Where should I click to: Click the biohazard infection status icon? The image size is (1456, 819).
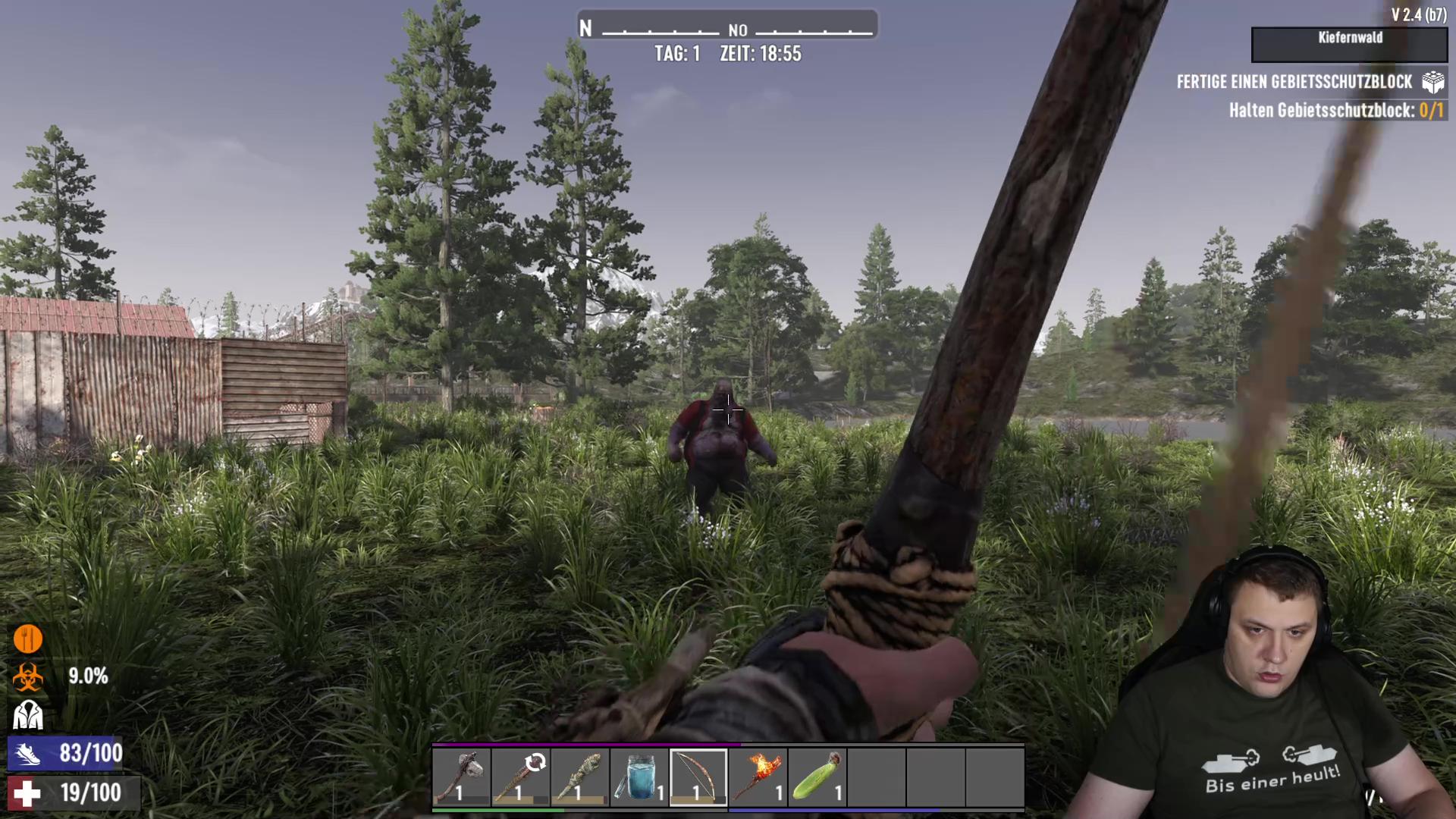click(x=28, y=677)
